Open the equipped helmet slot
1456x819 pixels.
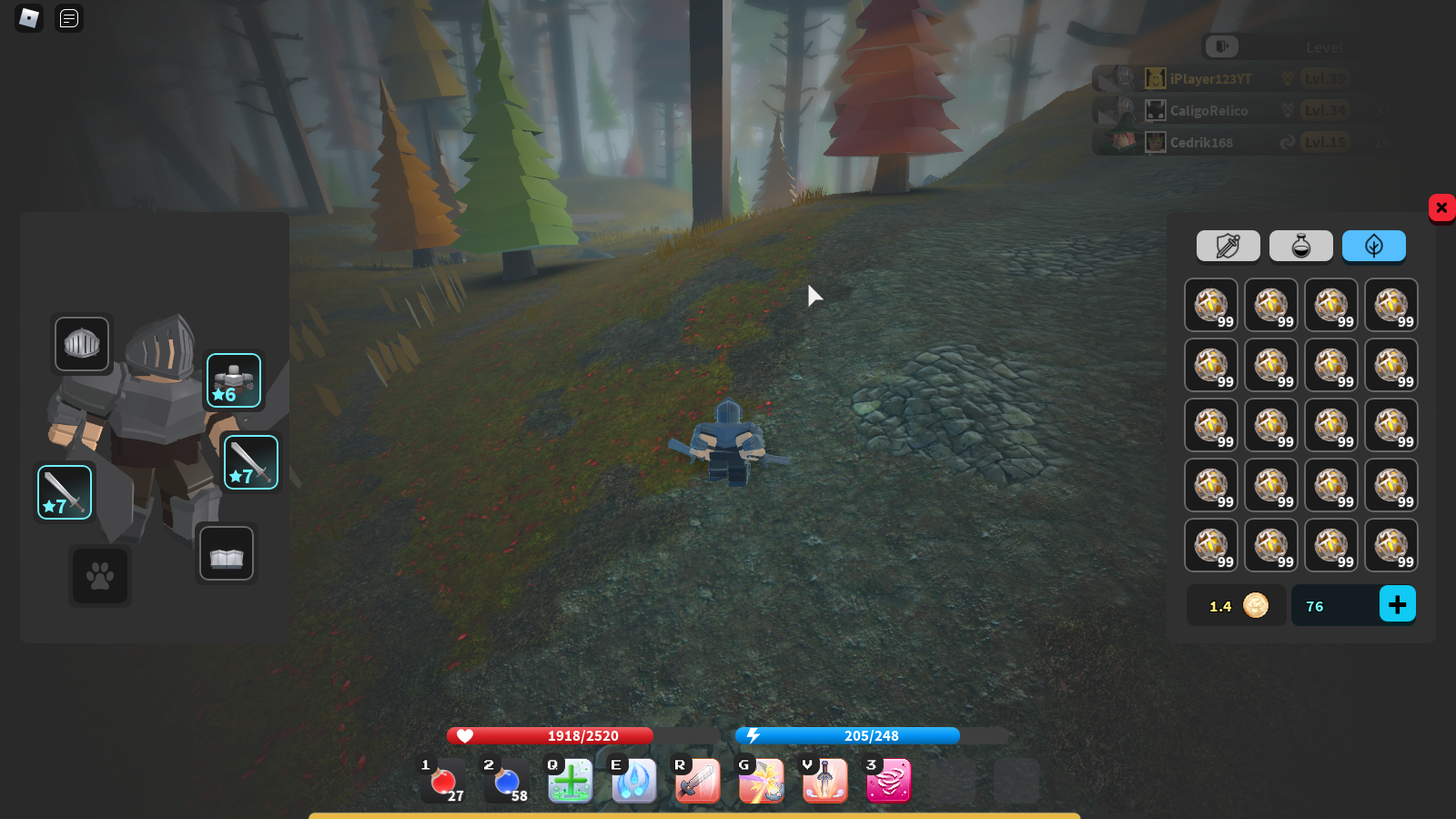coord(82,344)
